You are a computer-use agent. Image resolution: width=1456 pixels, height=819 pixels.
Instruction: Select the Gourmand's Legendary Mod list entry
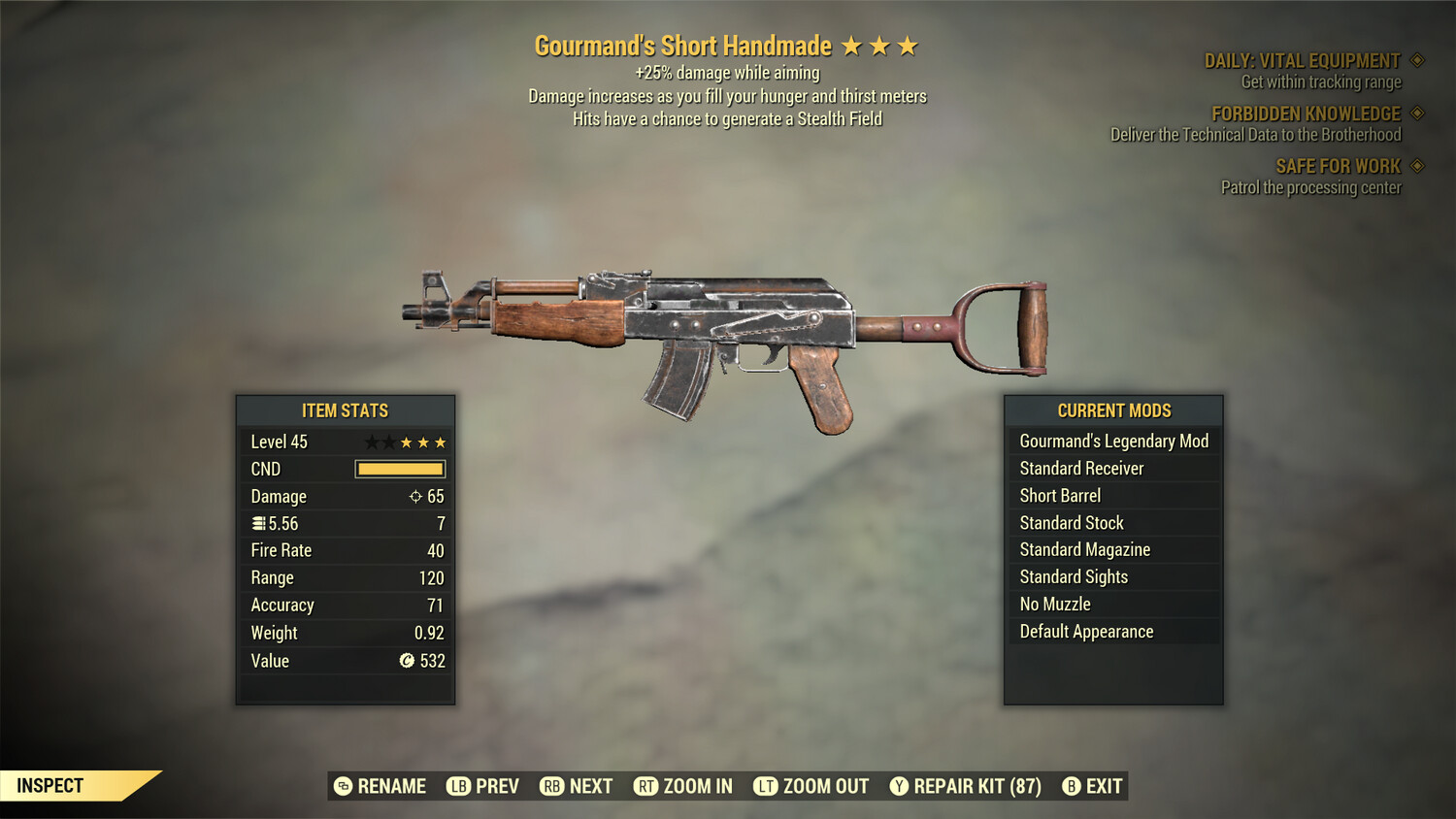(1113, 441)
